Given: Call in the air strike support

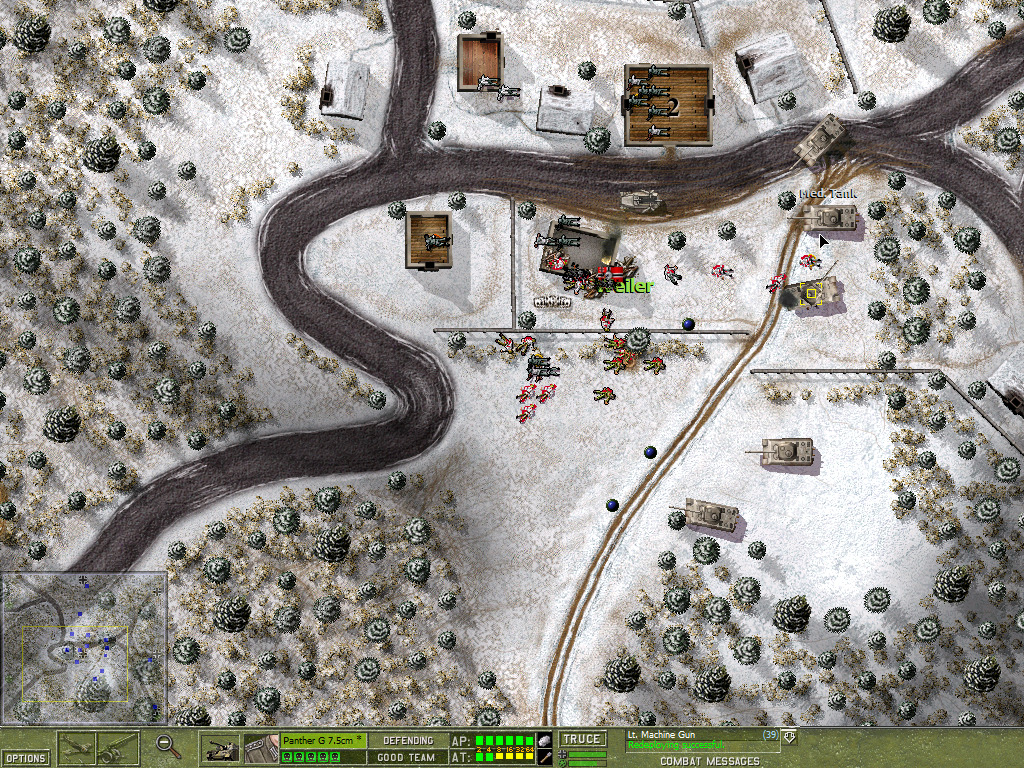Looking at the screenshot, I should [77, 747].
